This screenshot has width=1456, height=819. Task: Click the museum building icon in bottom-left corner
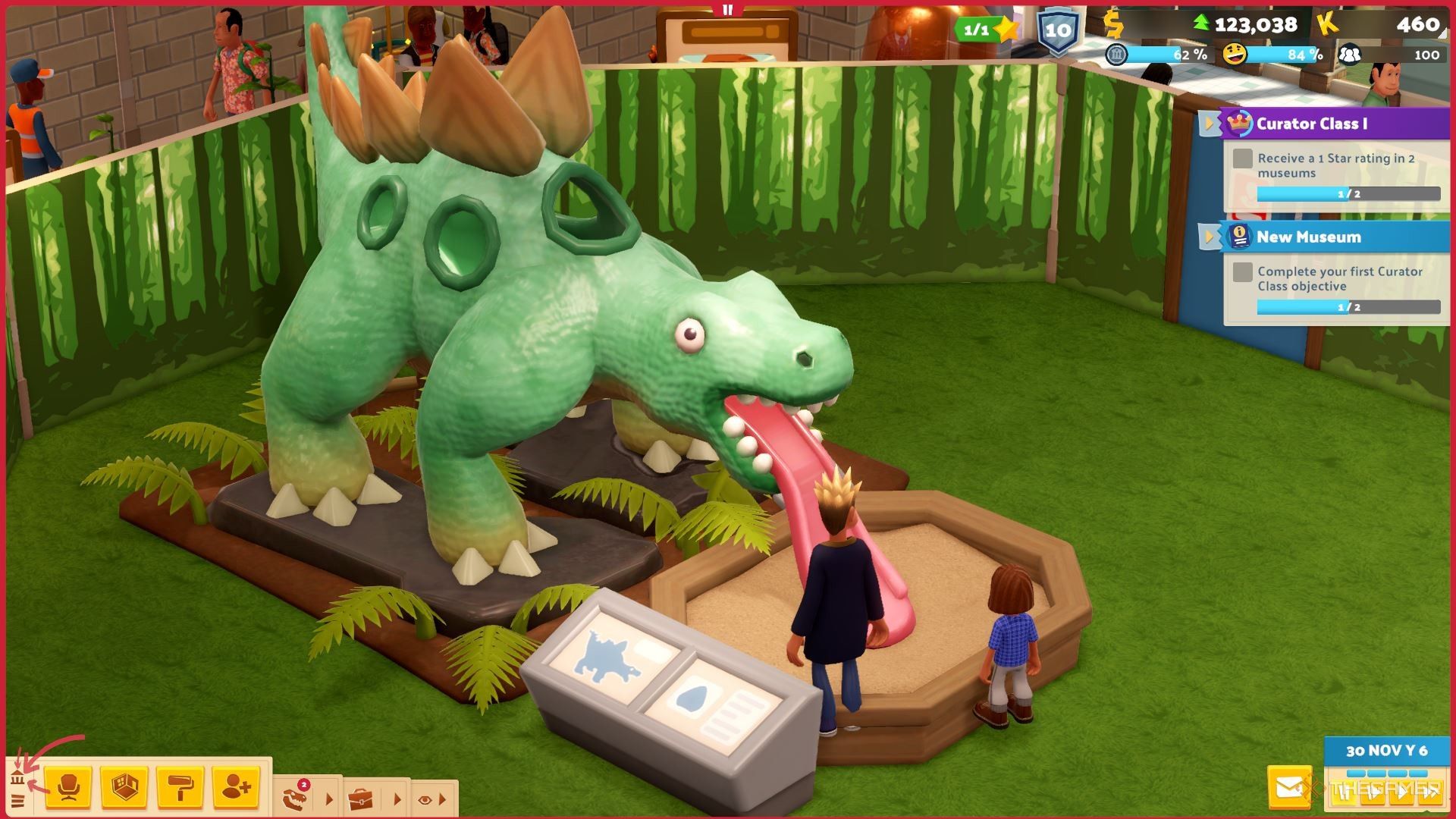pos(17,778)
